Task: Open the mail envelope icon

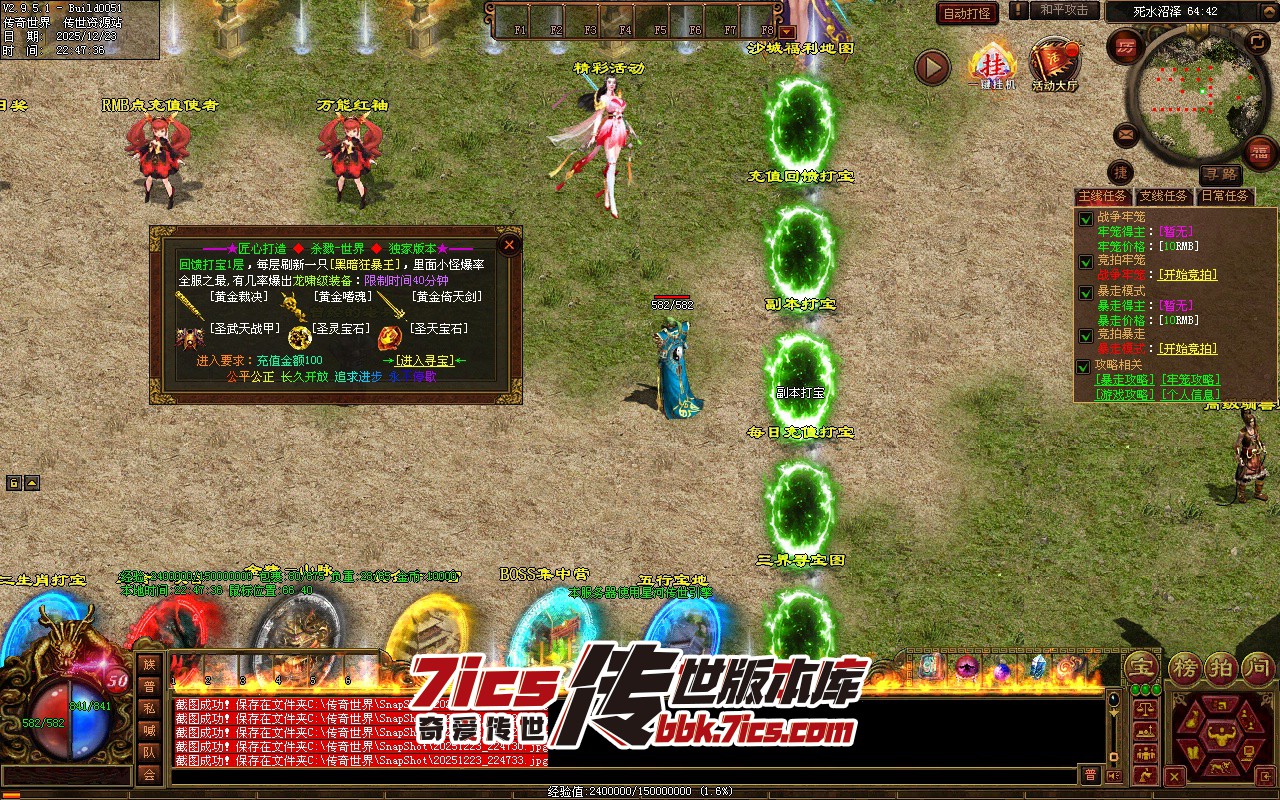Action: click(x=1126, y=134)
